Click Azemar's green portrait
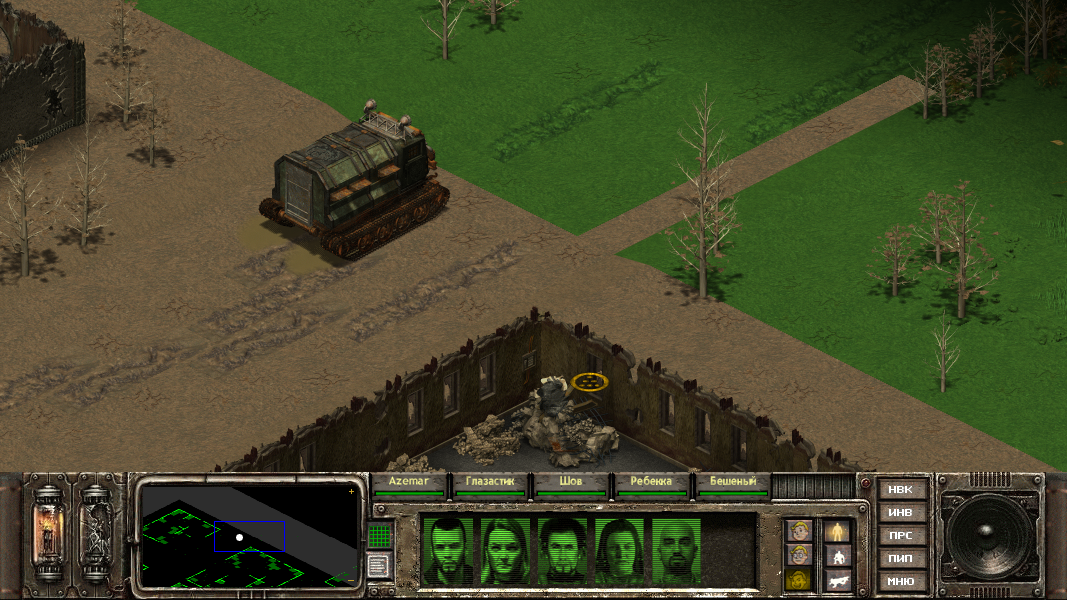The width and height of the screenshot is (1067, 600). tap(448, 549)
